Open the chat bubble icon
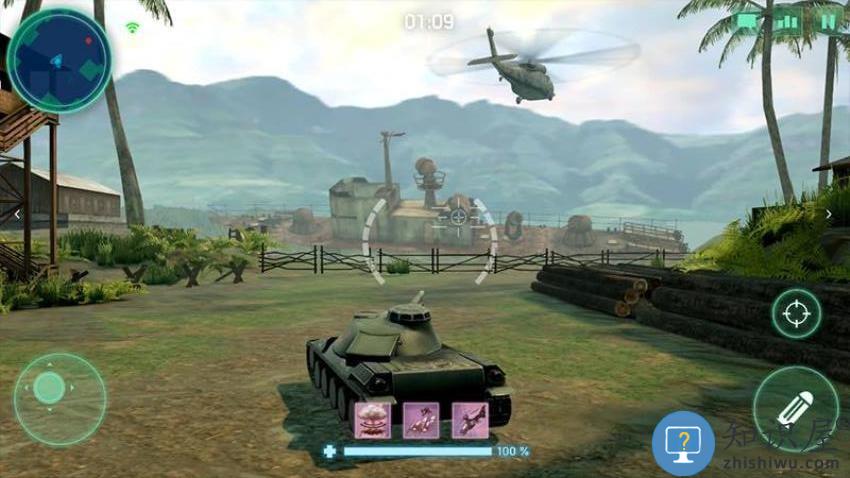The height and width of the screenshot is (478, 850). coord(747,21)
